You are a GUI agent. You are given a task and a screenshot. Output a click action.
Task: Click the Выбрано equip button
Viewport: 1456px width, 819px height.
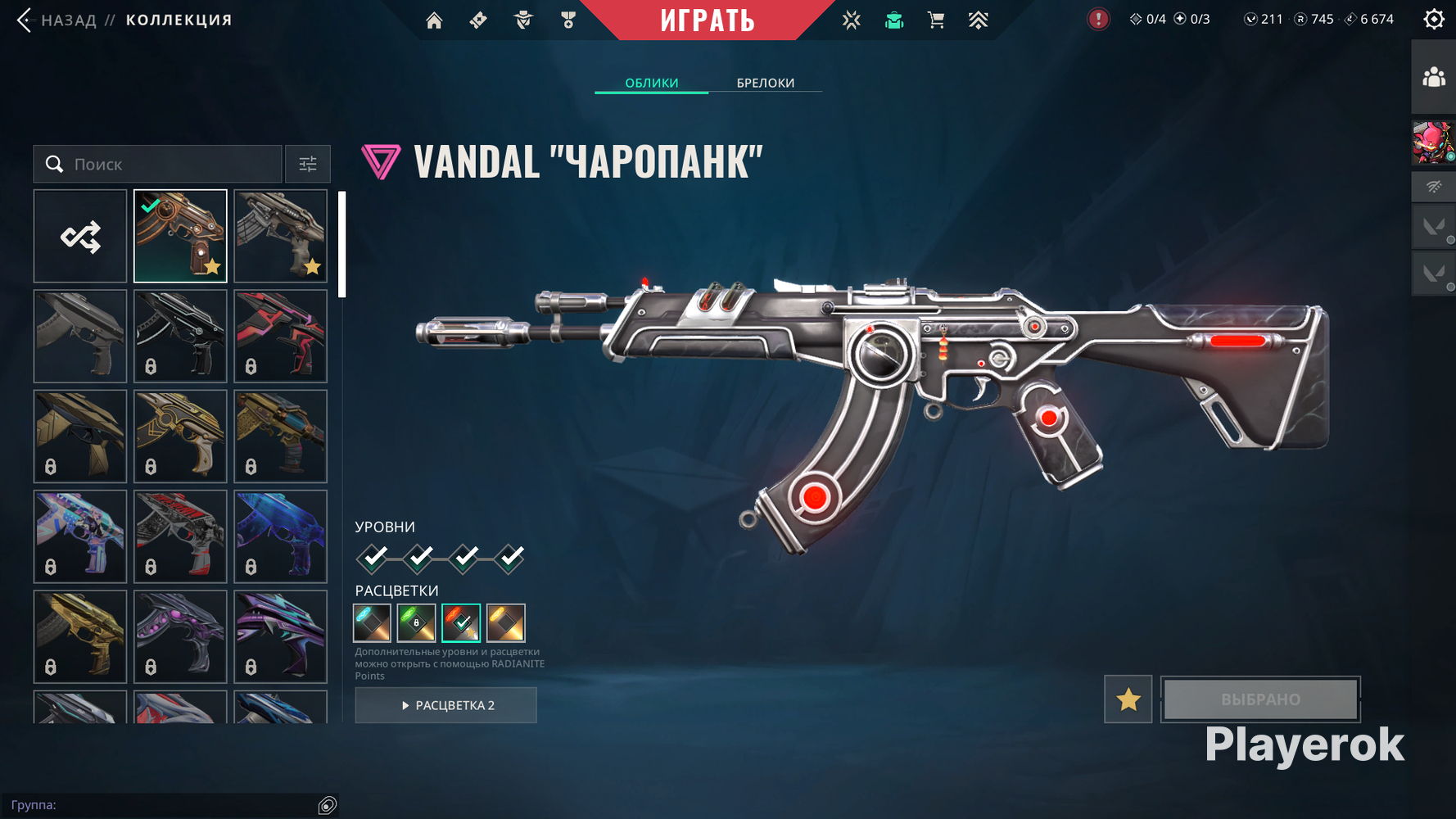[1260, 699]
